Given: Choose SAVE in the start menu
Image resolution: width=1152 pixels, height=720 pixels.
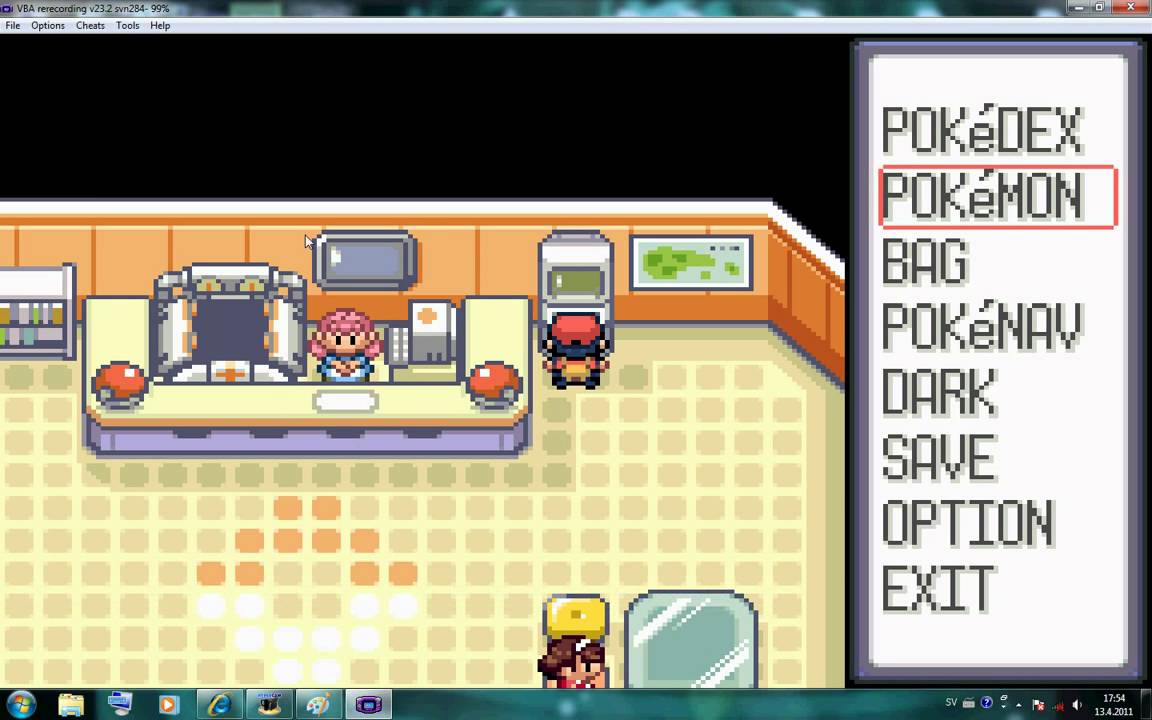Looking at the screenshot, I should pos(938,458).
